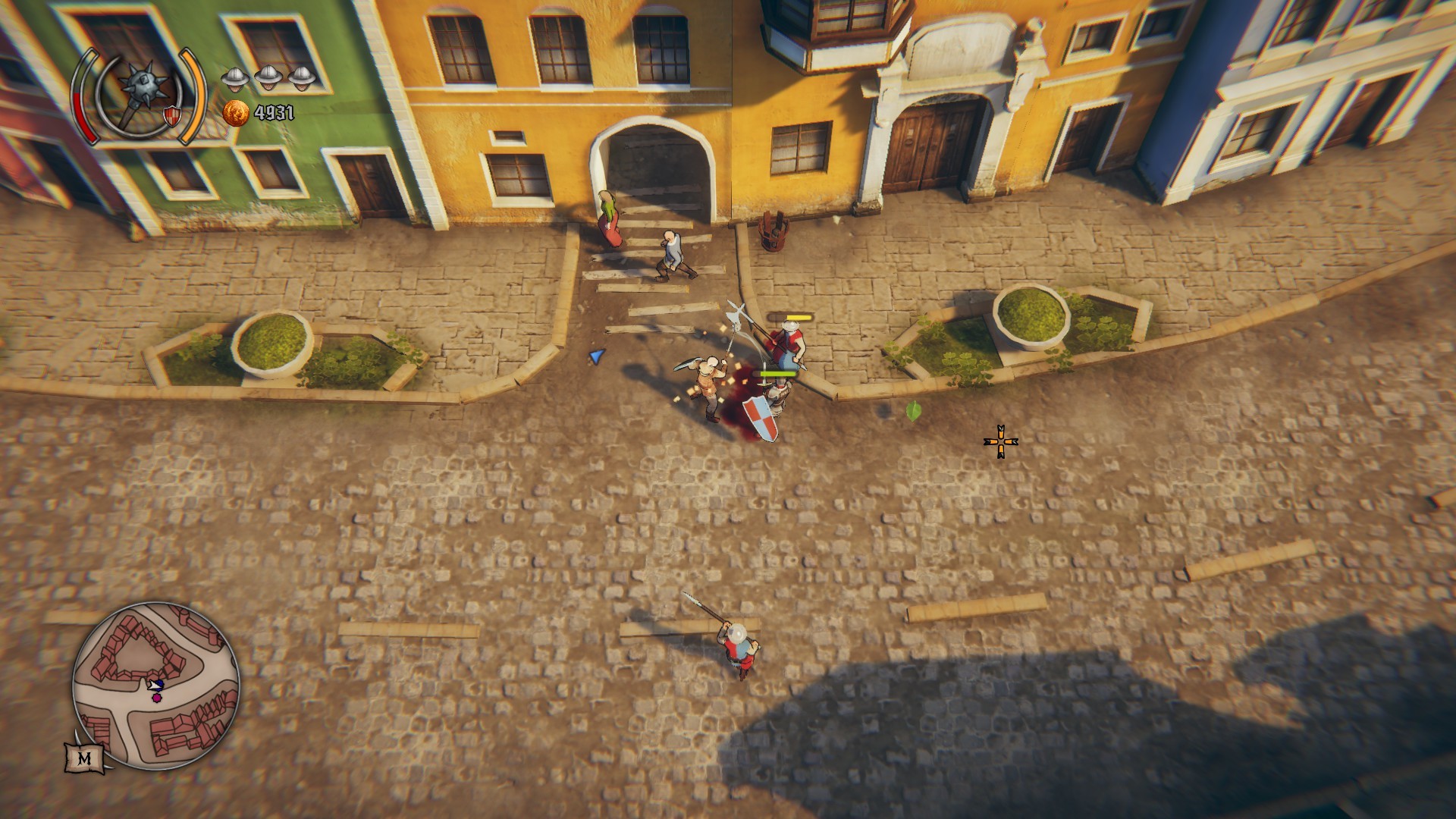Click the third guard helmet wanted icon
Viewport: 1456px width, 819px height.
click(x=302, y=77)
